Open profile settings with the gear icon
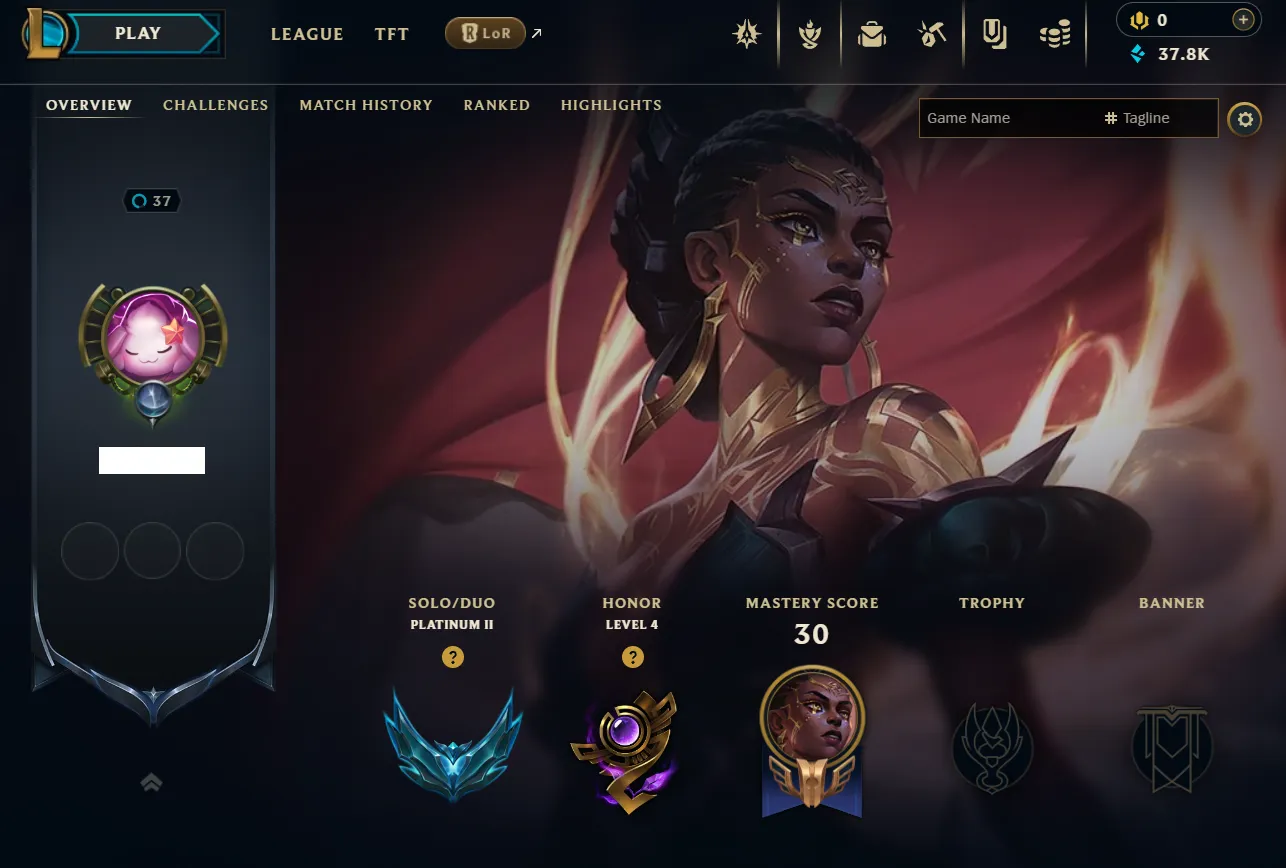Image resolution: width=1286 pixels, height=868 pixels. pos(1244,120)
